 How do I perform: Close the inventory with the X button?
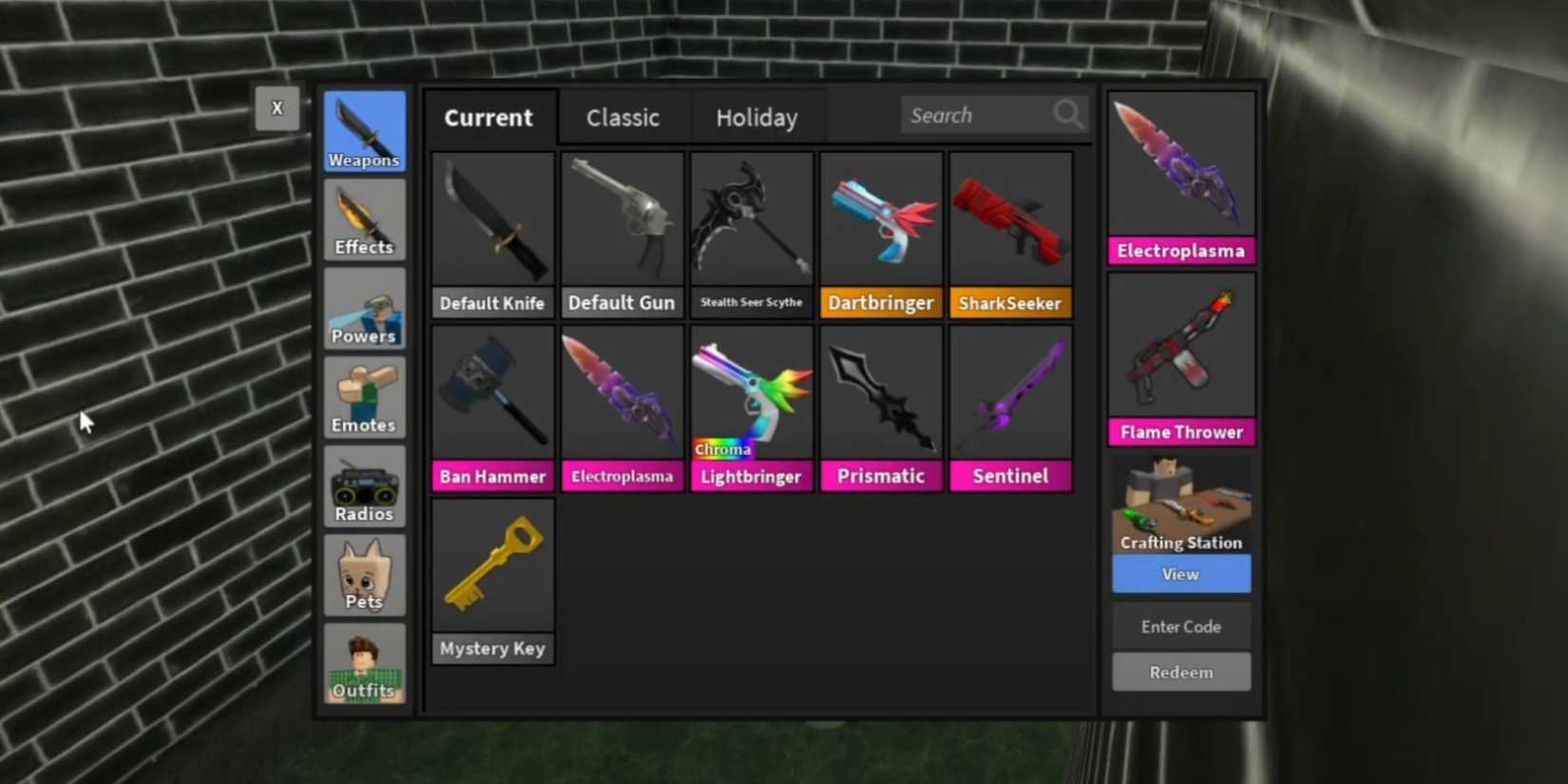pyautogui.click(x=277, y=107)
